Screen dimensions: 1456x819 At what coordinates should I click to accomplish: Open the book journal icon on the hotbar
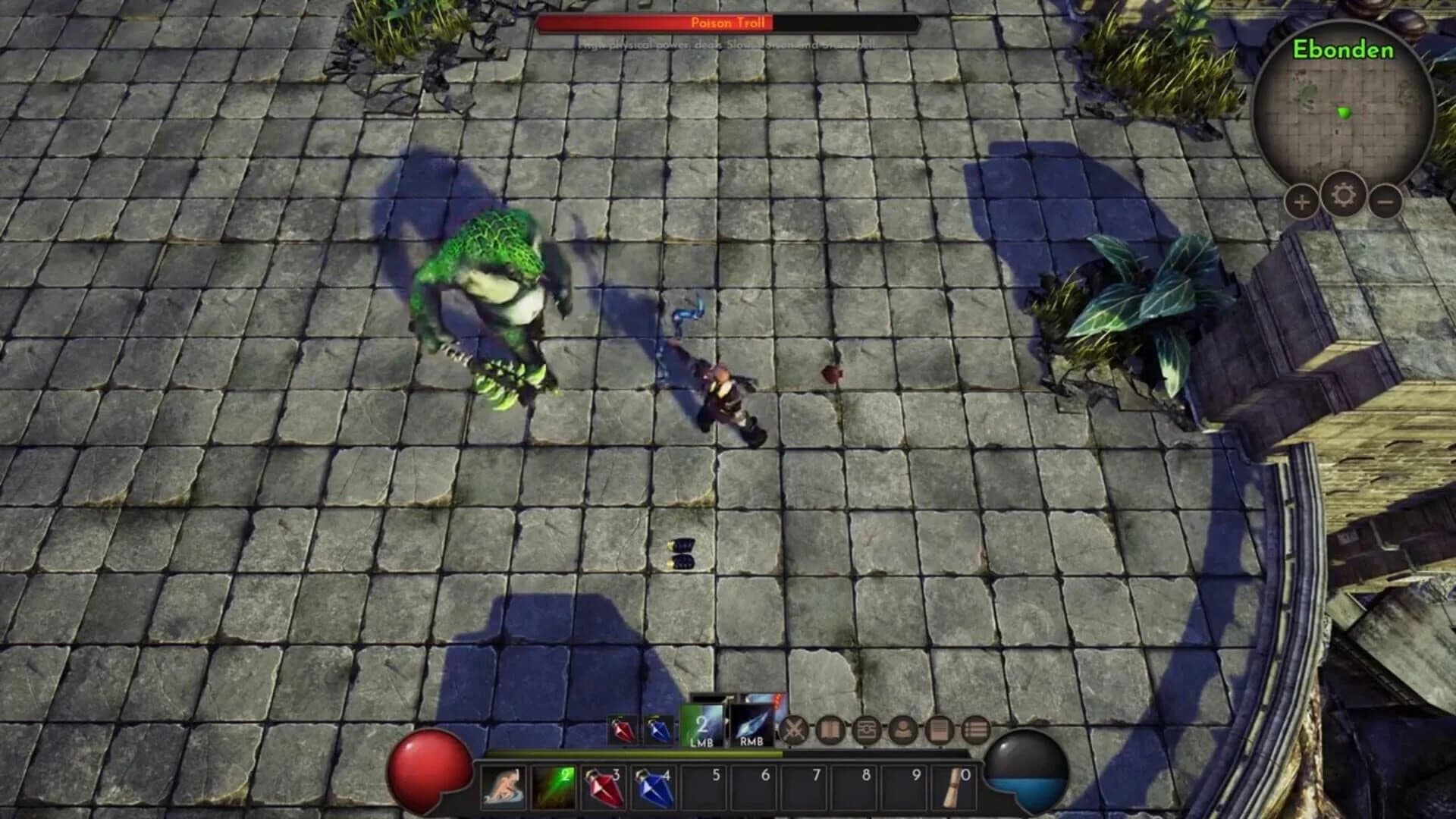coord(830,730)
